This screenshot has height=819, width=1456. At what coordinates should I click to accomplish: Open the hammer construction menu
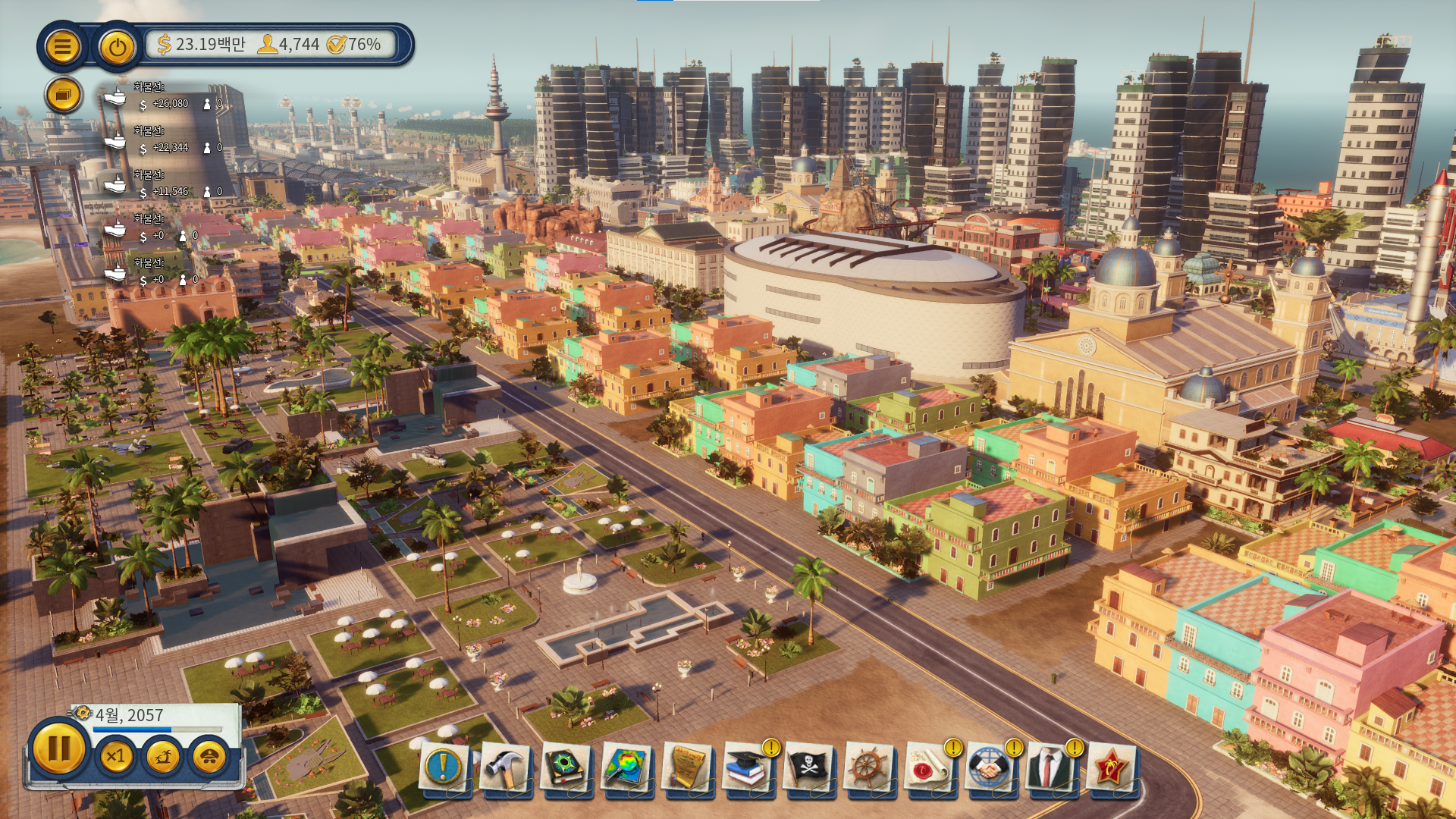(x=504, y=767)
